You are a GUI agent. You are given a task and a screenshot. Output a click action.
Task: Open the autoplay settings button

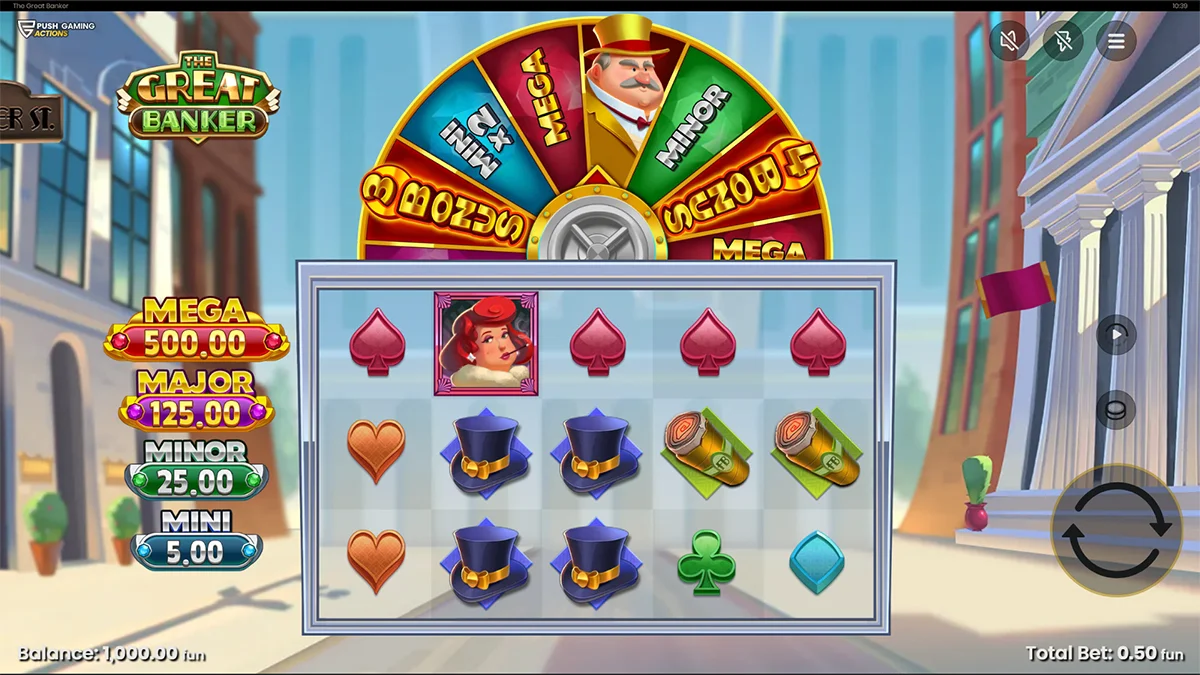1116,335
